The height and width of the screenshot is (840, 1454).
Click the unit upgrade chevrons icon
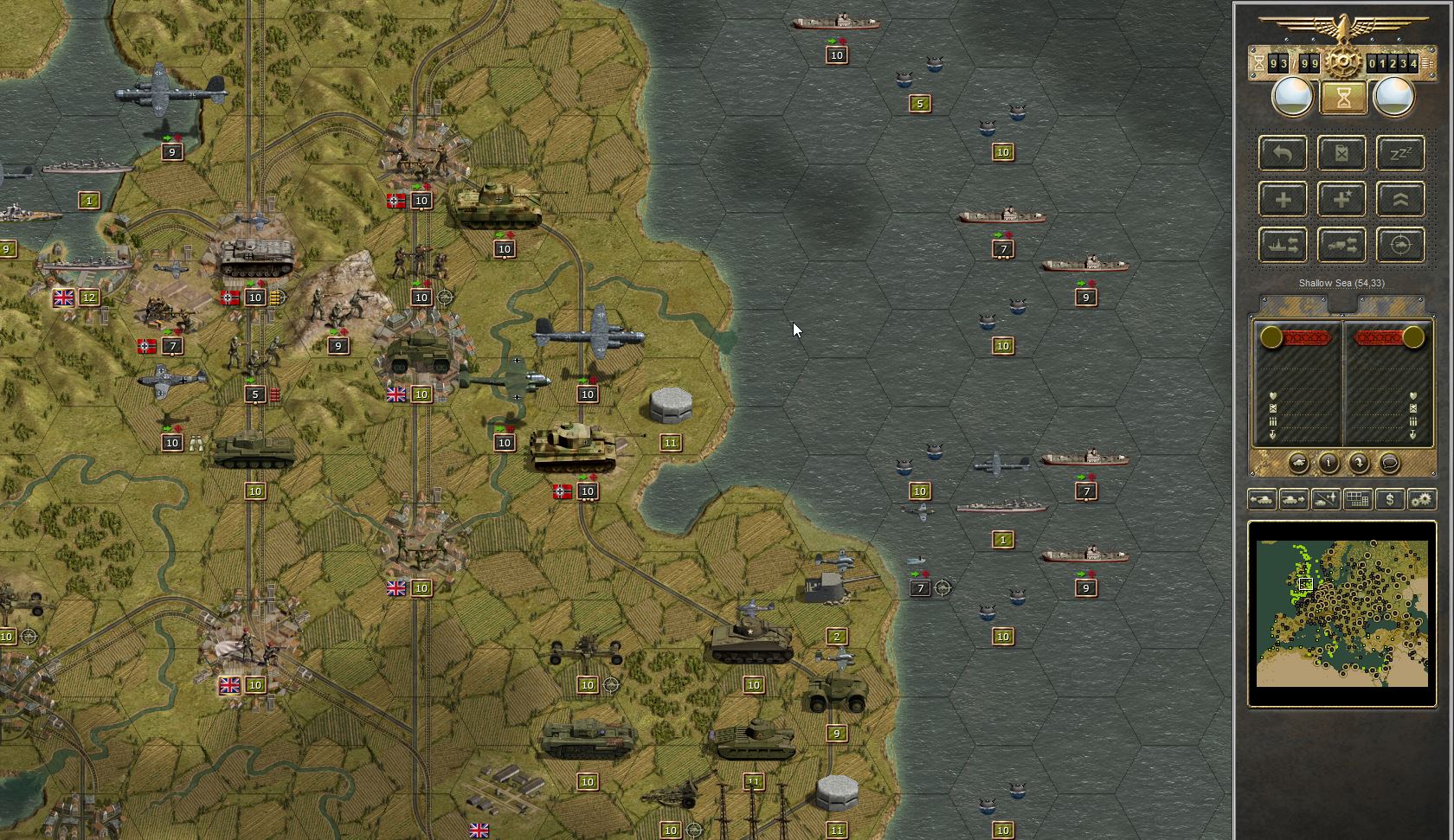pyautogui.click(x=1401, y=199)
